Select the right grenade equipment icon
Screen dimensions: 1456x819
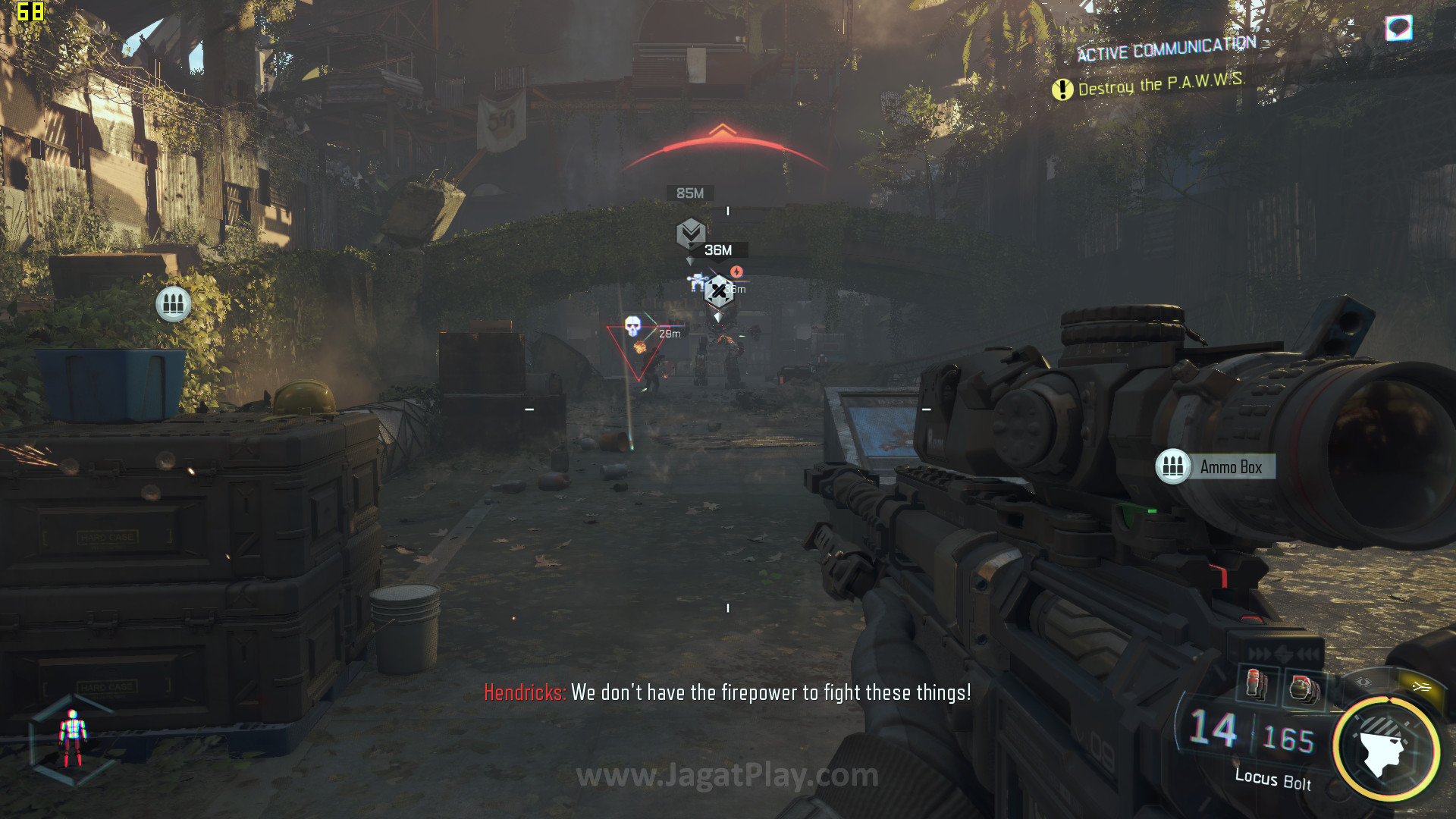pos(1304,688)
